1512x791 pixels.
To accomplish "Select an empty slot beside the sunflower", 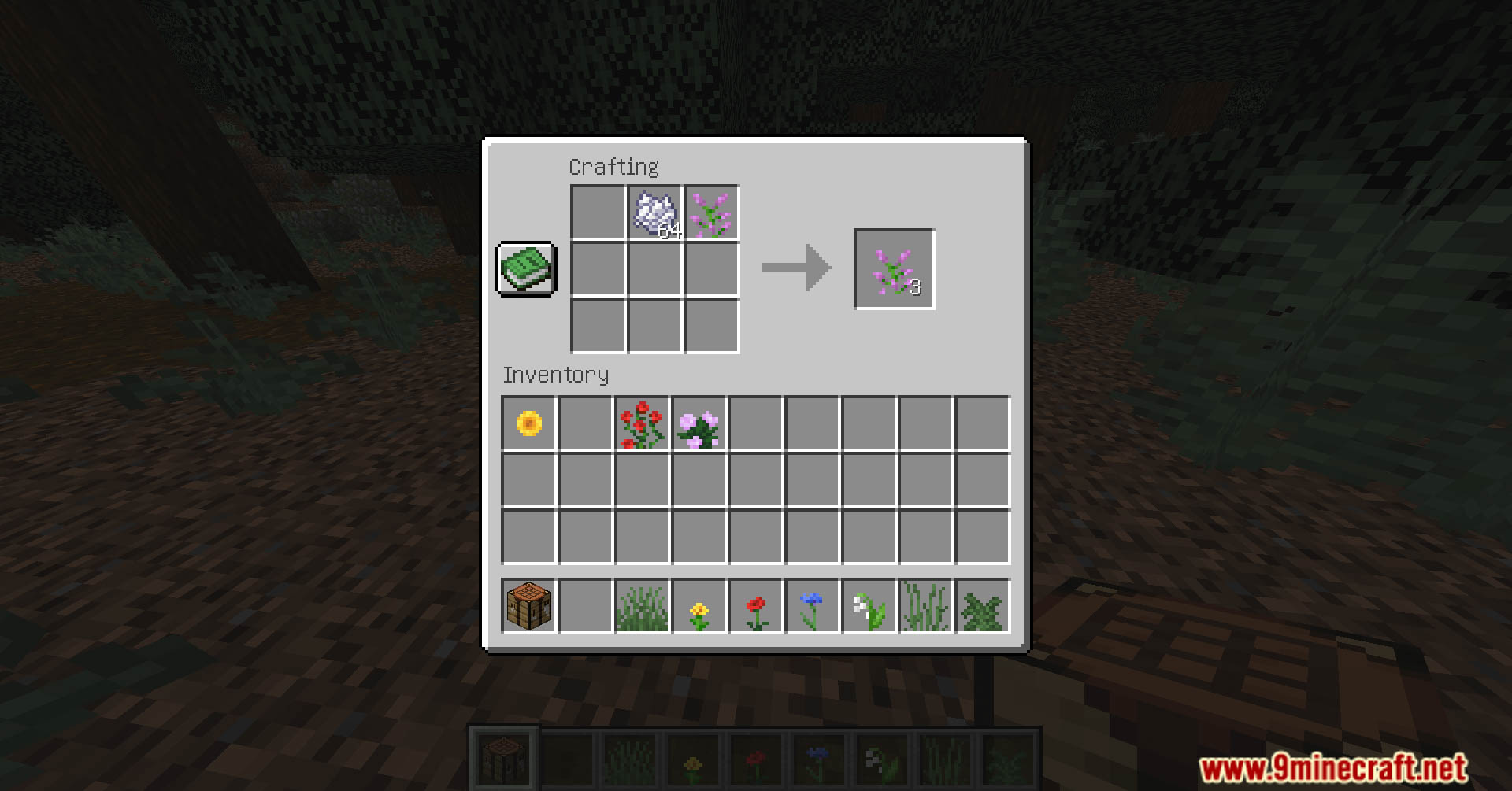I will [x=585, y=423].
